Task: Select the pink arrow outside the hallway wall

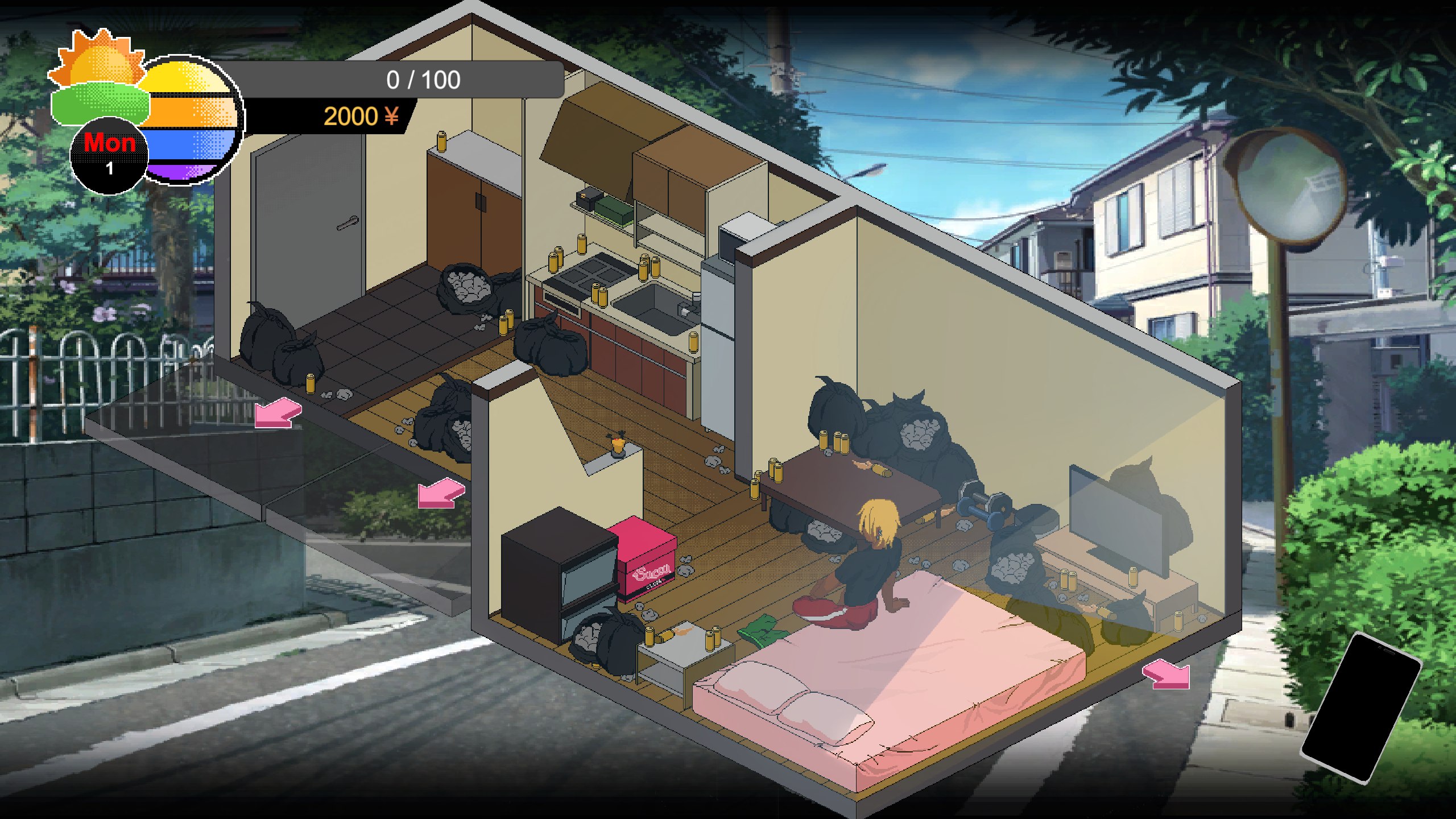Action: click(441, 493)
